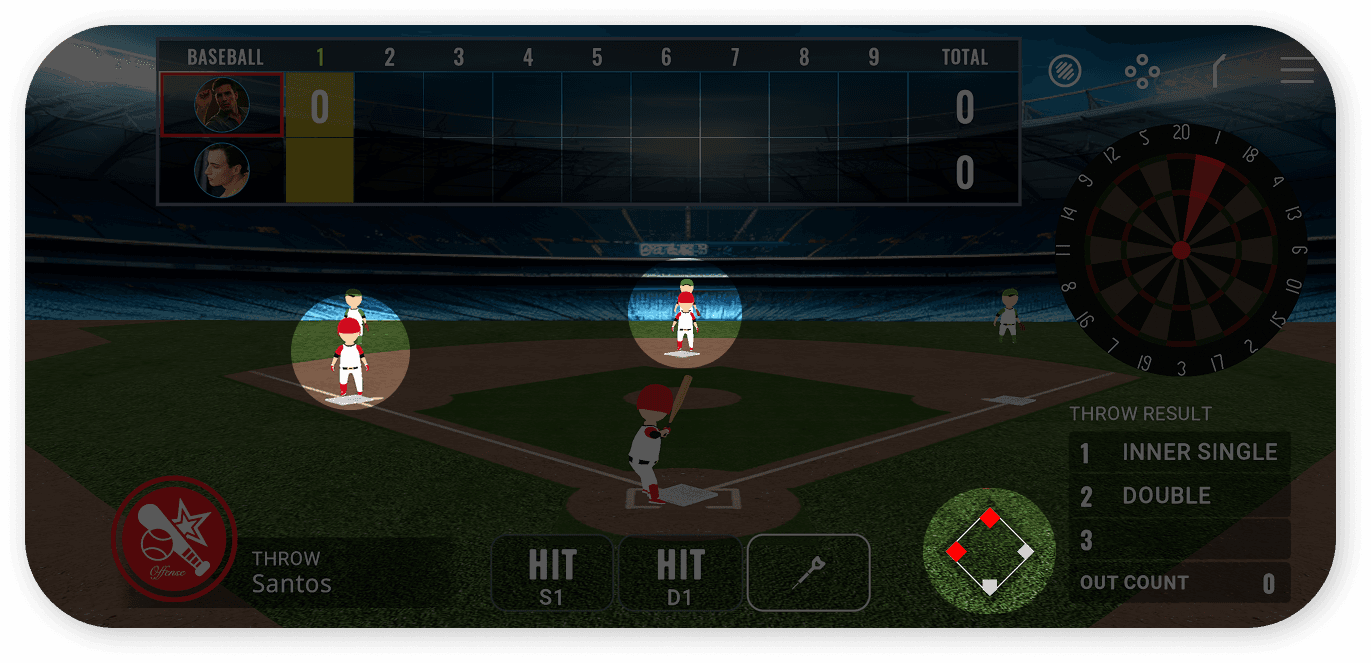Viewport: 1371px width, 663px height.
Task: Click the curved line icon
Action: 1220,71
